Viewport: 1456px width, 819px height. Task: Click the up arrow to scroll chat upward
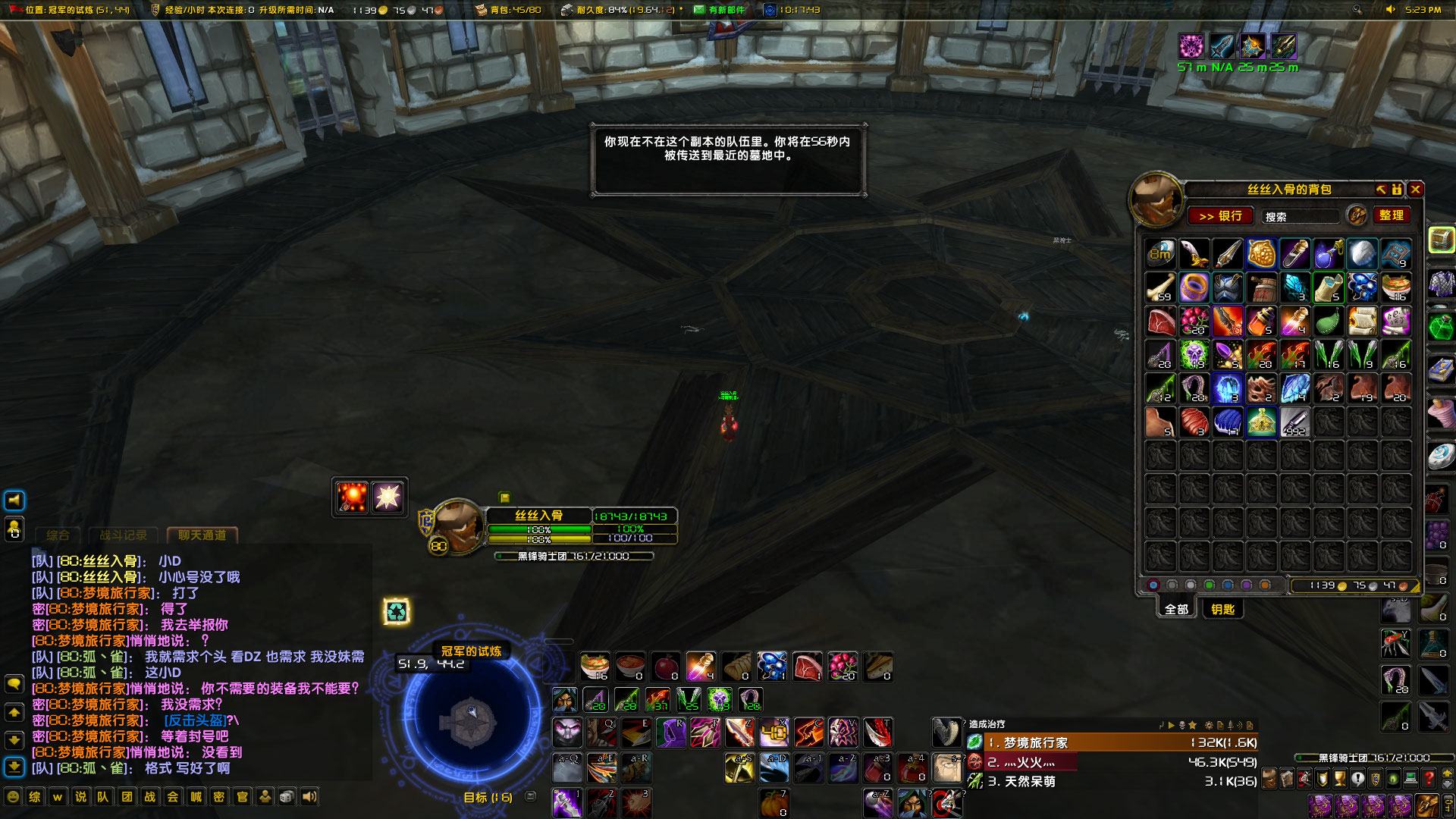[x=13, y=711]
